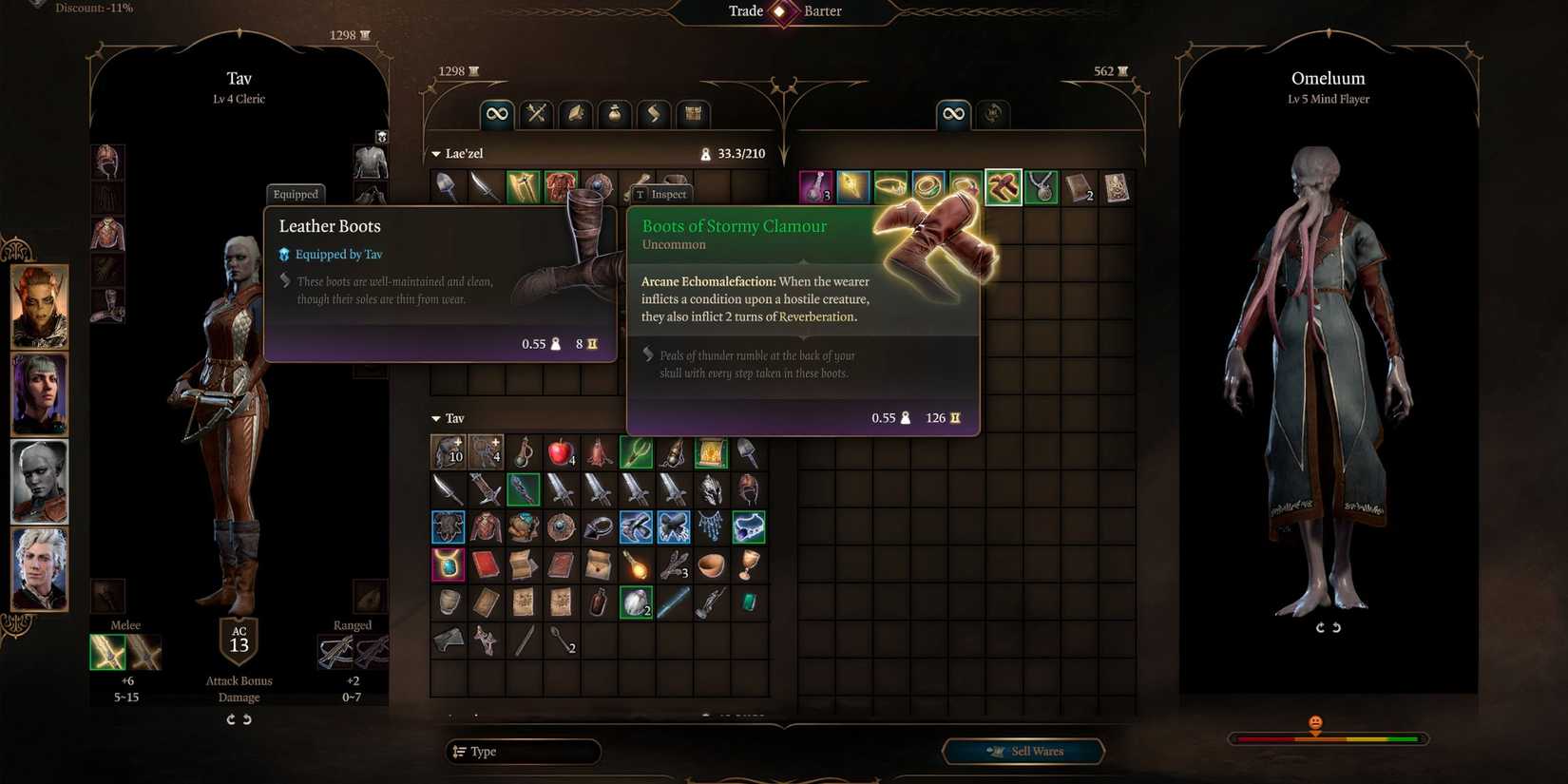Select the horned helmet in Tav's inventory

coord(712,488)
